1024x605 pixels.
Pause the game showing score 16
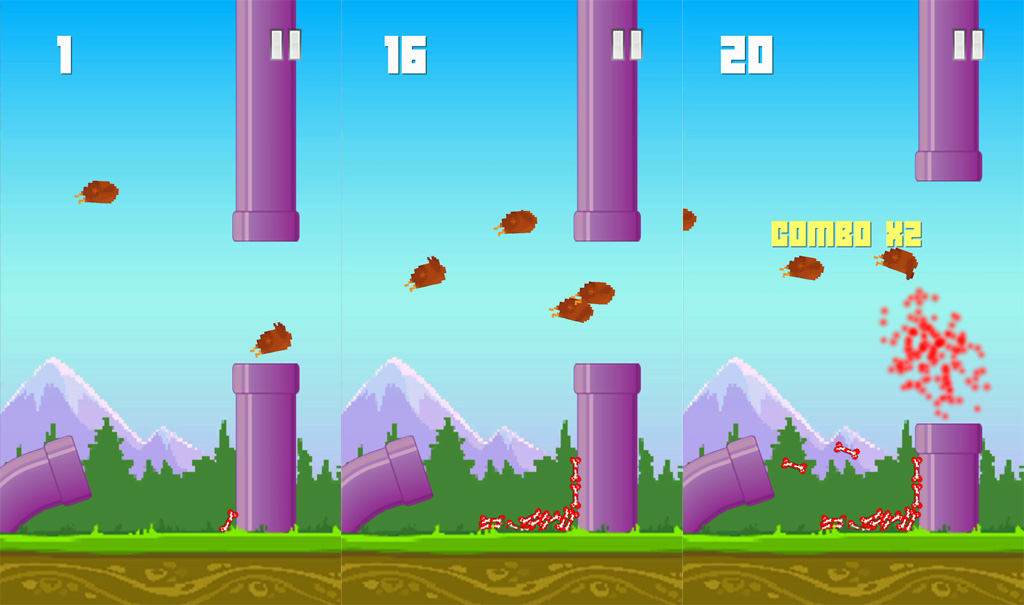(627, 45)
